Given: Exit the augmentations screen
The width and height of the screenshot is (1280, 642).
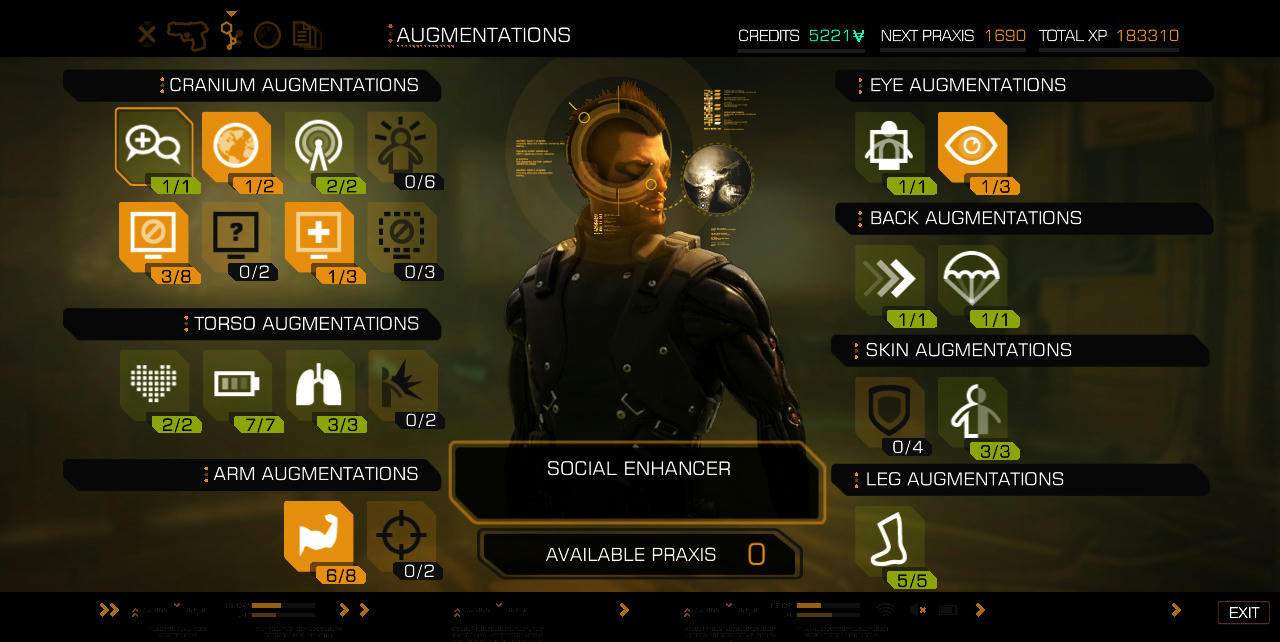Looking at the screenshot, I should [x=1243, y=612].
